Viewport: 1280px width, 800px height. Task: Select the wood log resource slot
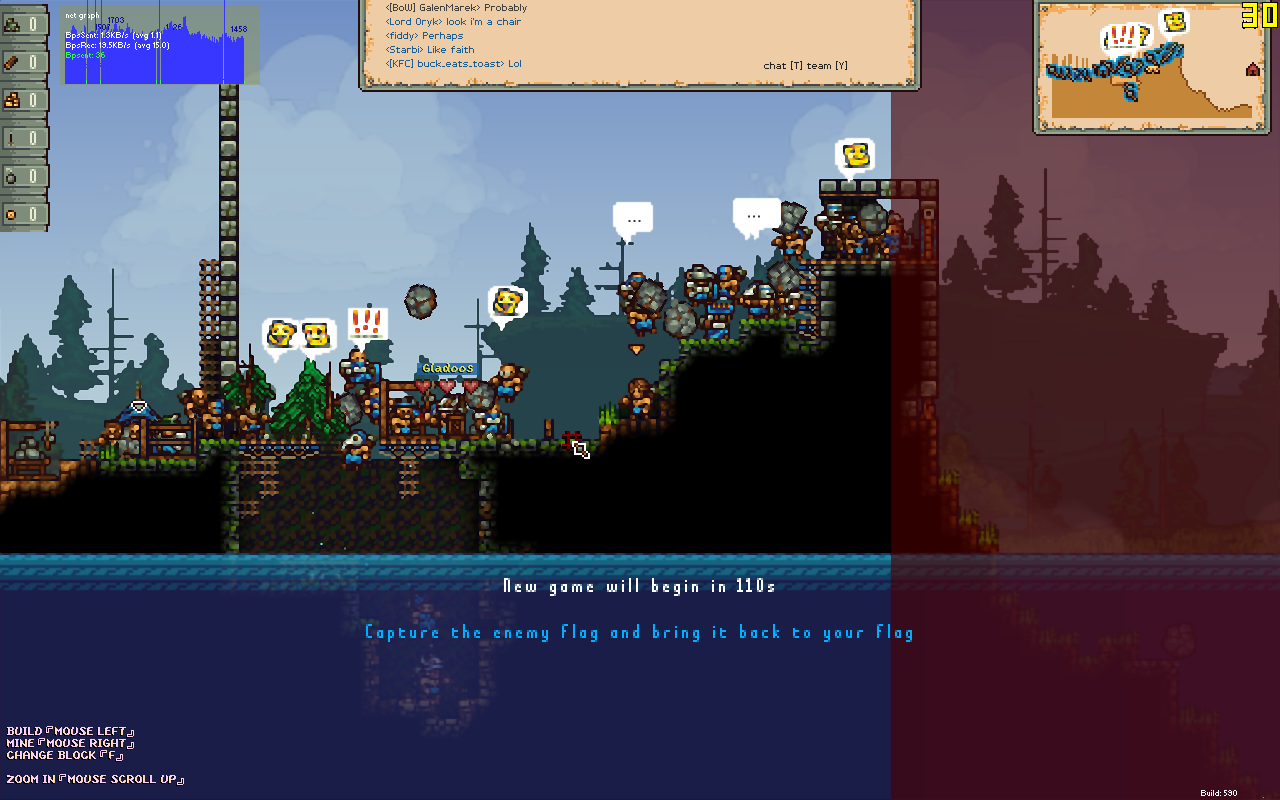(x=22, y=62)
